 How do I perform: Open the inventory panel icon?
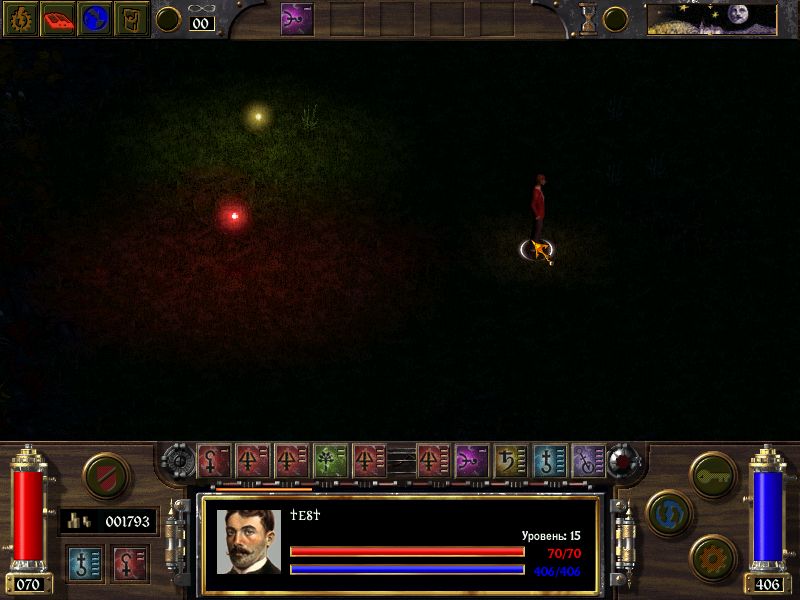point(131,18)
